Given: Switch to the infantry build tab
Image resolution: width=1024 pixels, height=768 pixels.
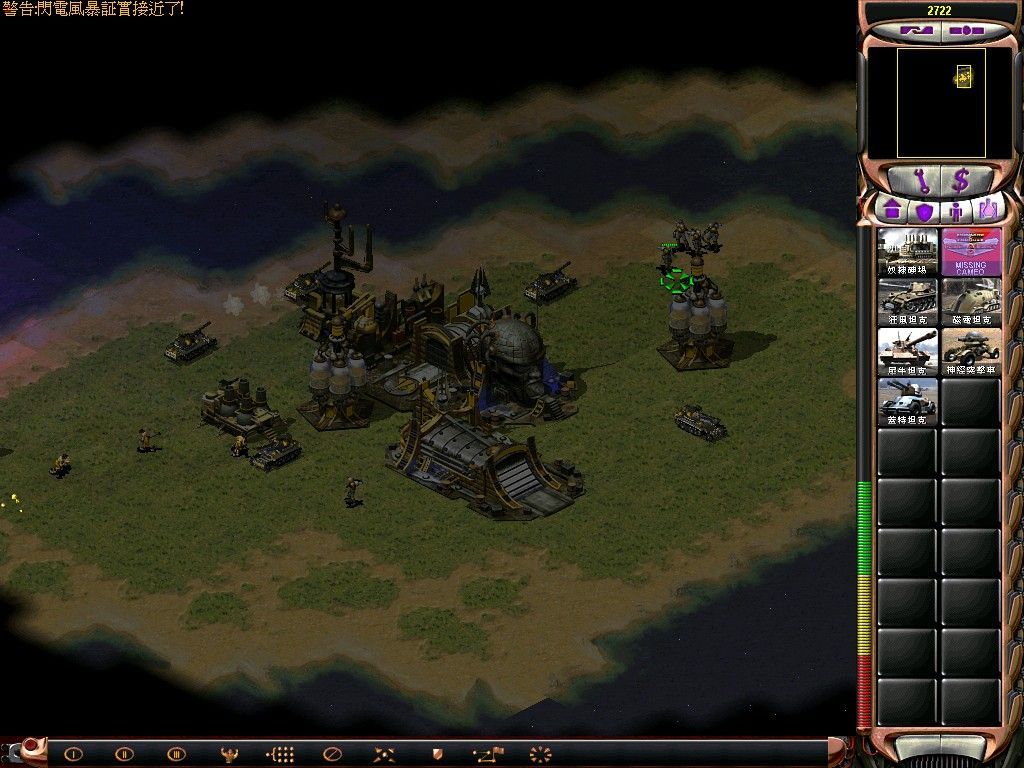Looking at the screenshot, I should (x=957, y=211).
